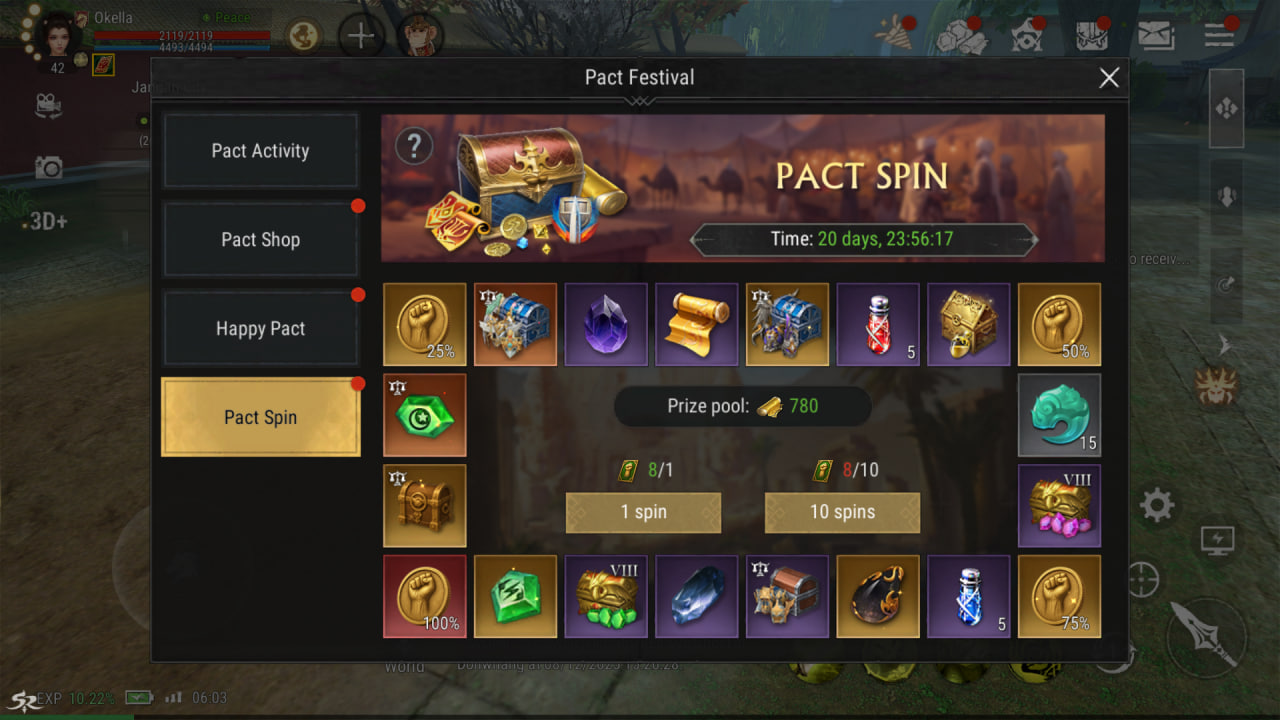The width and height of the screenshot is (1280, 720).
Task: Switch to the Pact Activity tab
Action: coord(260,151)
